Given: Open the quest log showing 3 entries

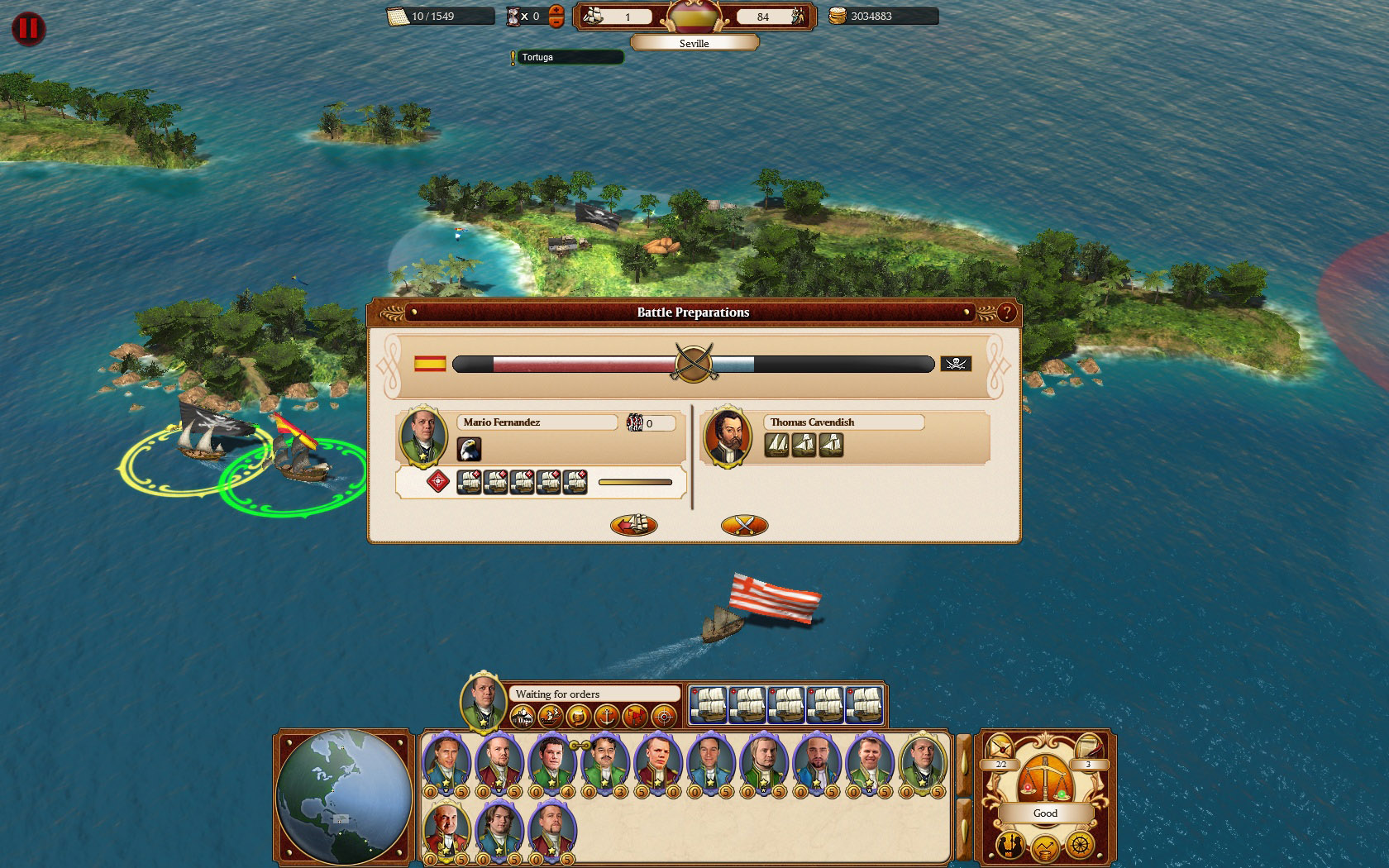Looking at the screenshot, I should click(1088, 747).
